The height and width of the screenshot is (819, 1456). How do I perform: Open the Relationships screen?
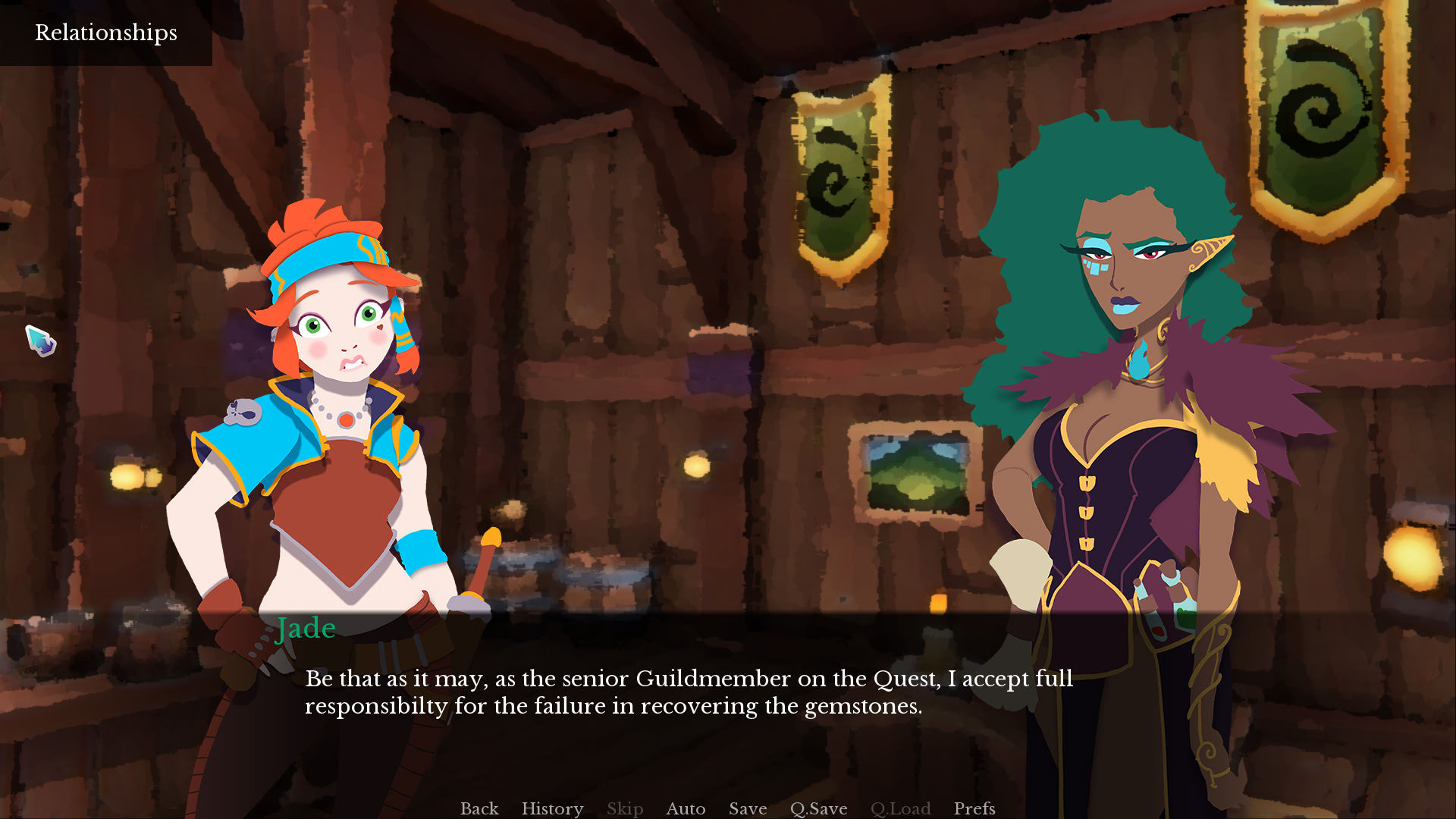pyautogui.click(x=106, y=33)
